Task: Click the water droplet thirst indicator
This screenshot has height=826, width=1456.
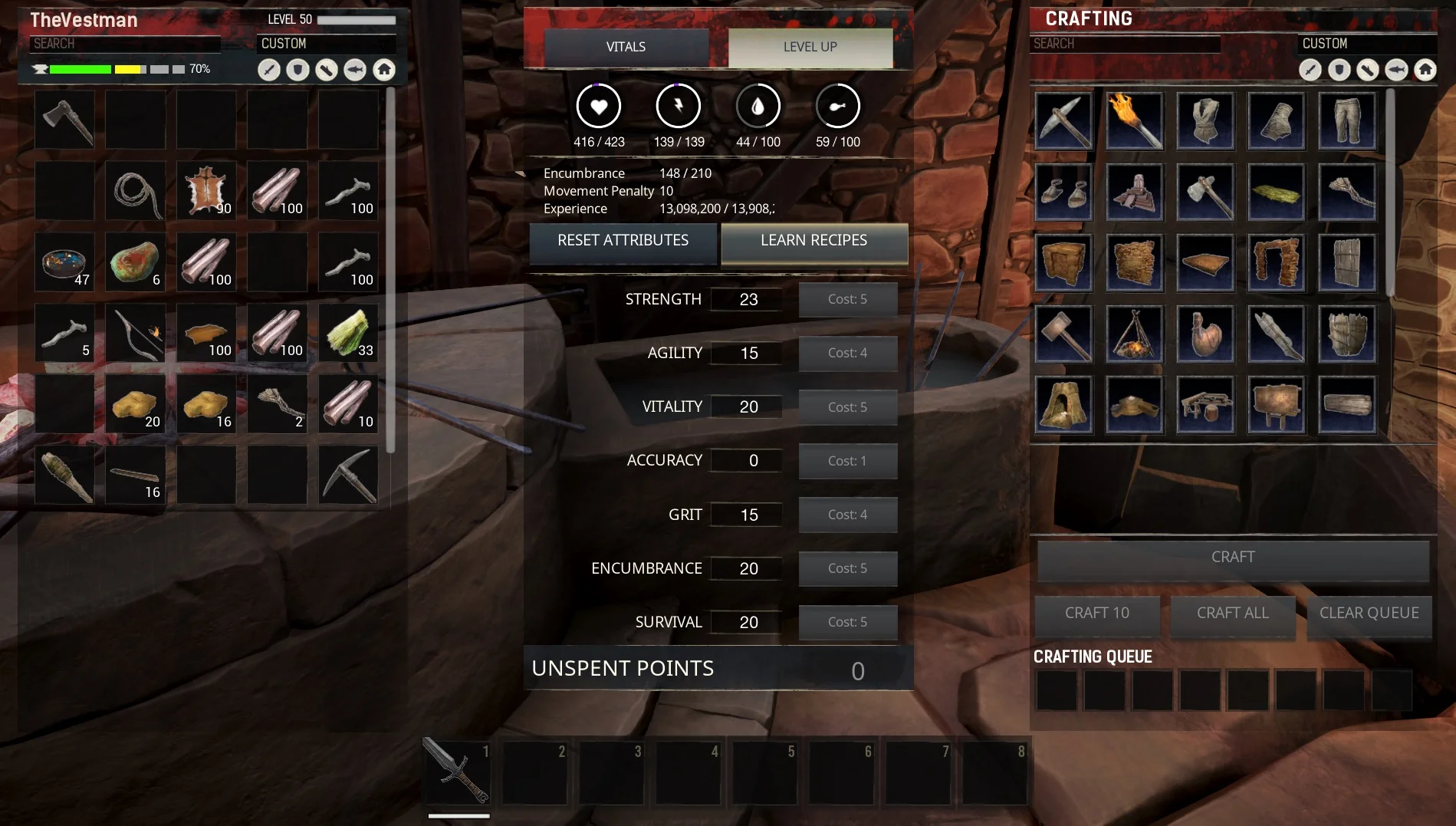Action: [x=758, y=106]
